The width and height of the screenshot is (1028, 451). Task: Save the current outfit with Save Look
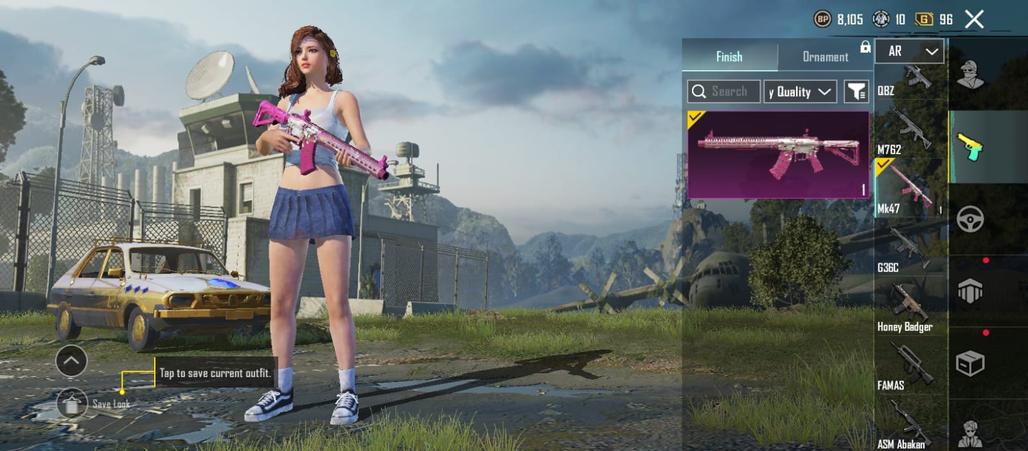click(x=72, y=403)
